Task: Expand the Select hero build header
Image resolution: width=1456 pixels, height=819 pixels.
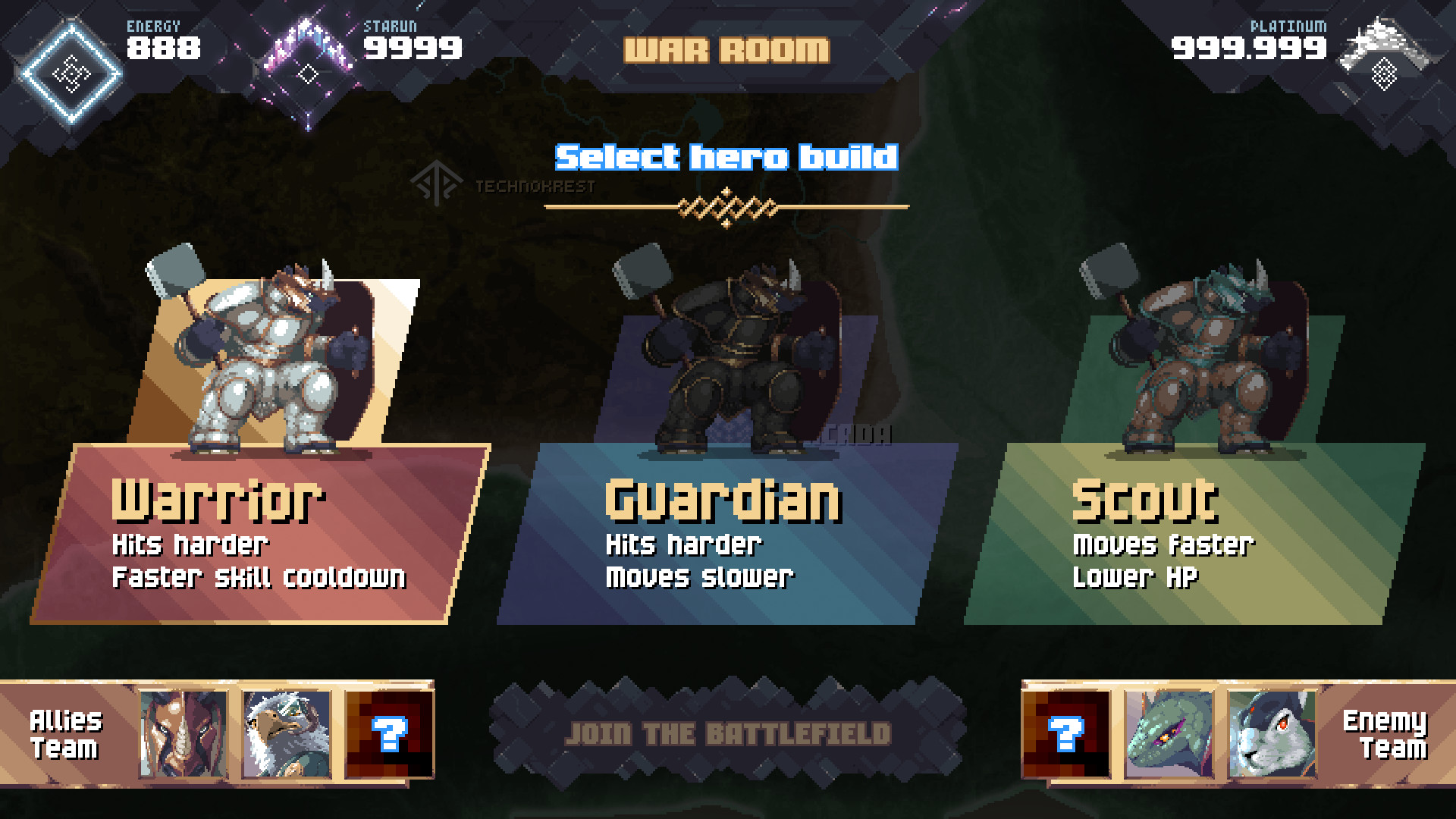Action: [726, 158]
